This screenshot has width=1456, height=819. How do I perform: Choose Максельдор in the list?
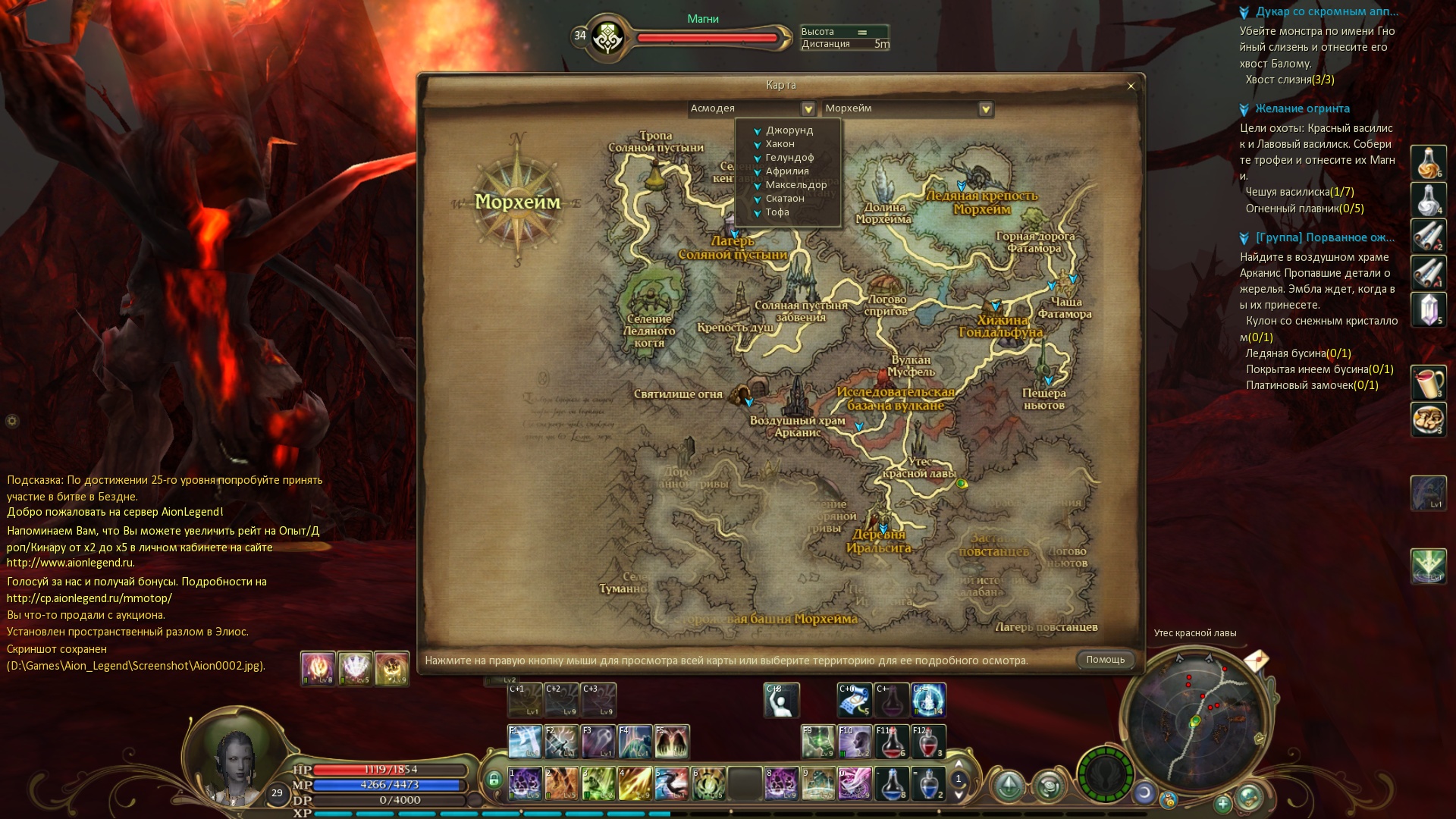(795, 185)
